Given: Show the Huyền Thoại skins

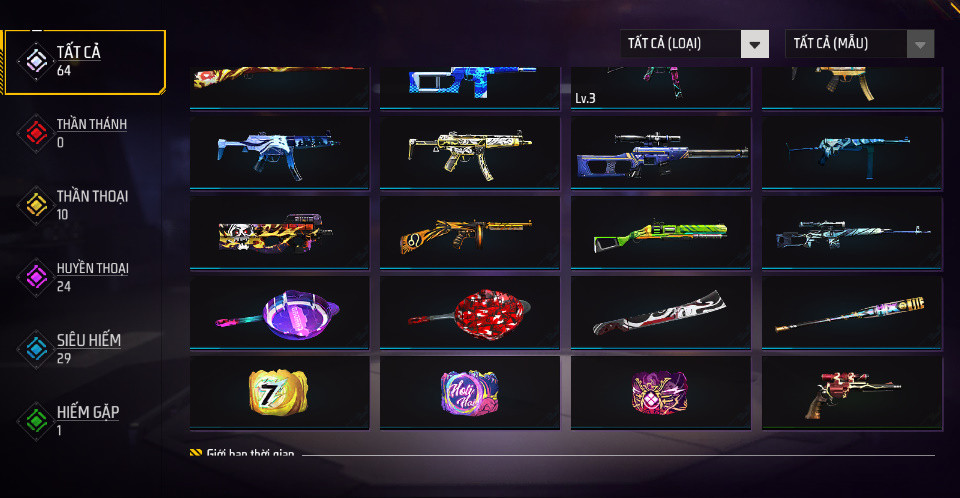Looking at the screenshot, I should tap(85, 277).
